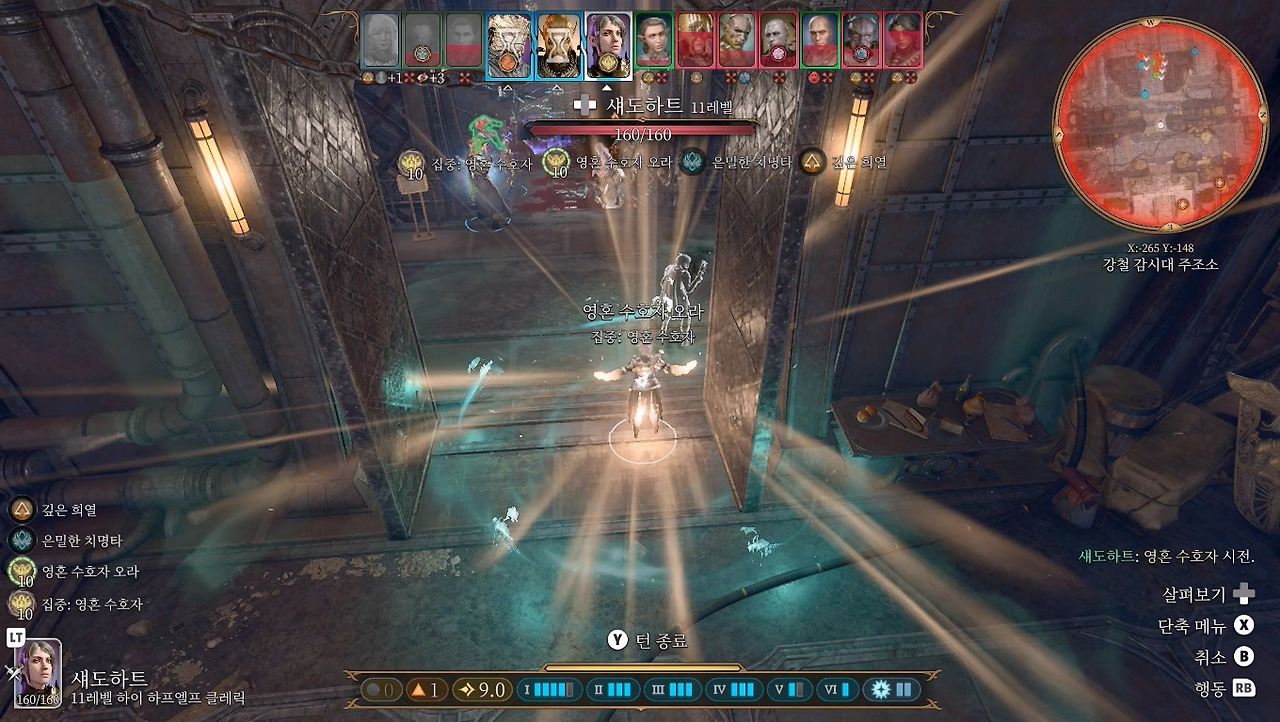Screen dimensions: 1280x722
Task: Choose the orange-haired hourglass portrait in turn order
Action: point(558,45)
